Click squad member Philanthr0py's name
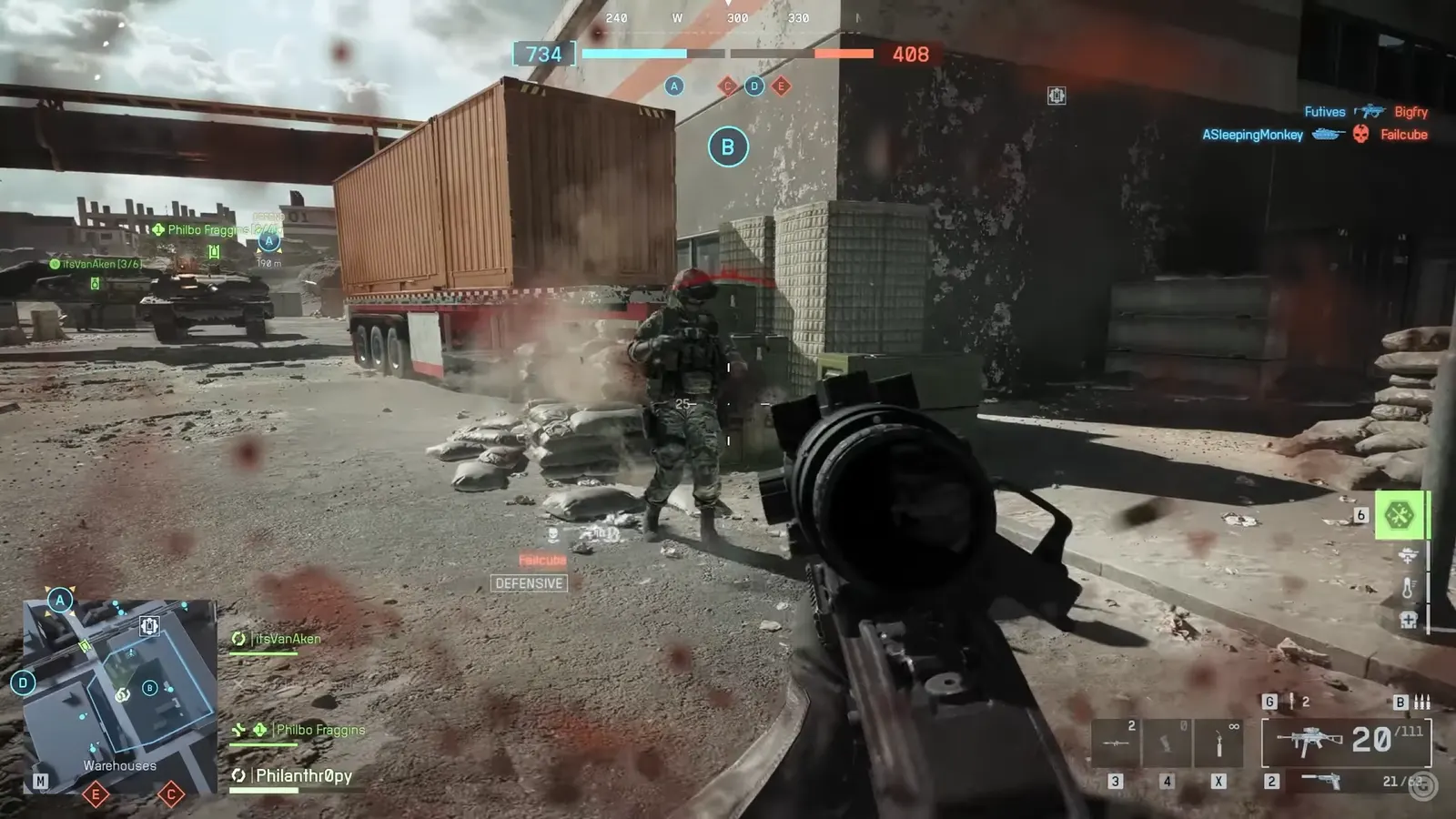The height and width of the screenshot is (819, 1456). pyautogui.click(x=302, y=776)
